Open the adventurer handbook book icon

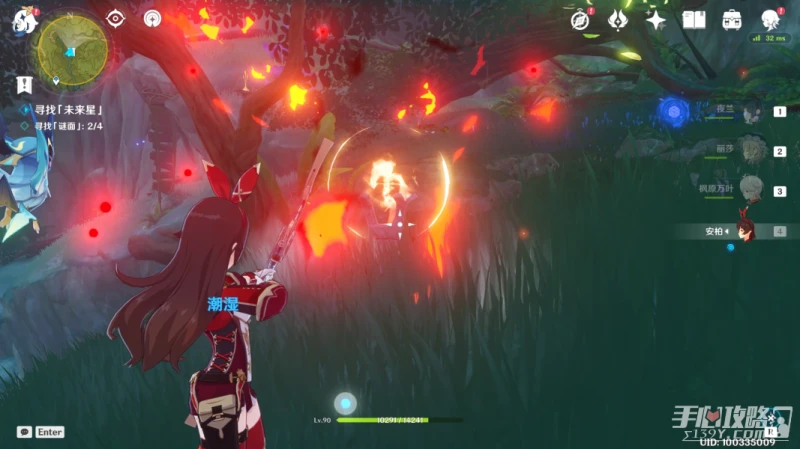click(694, 19)
